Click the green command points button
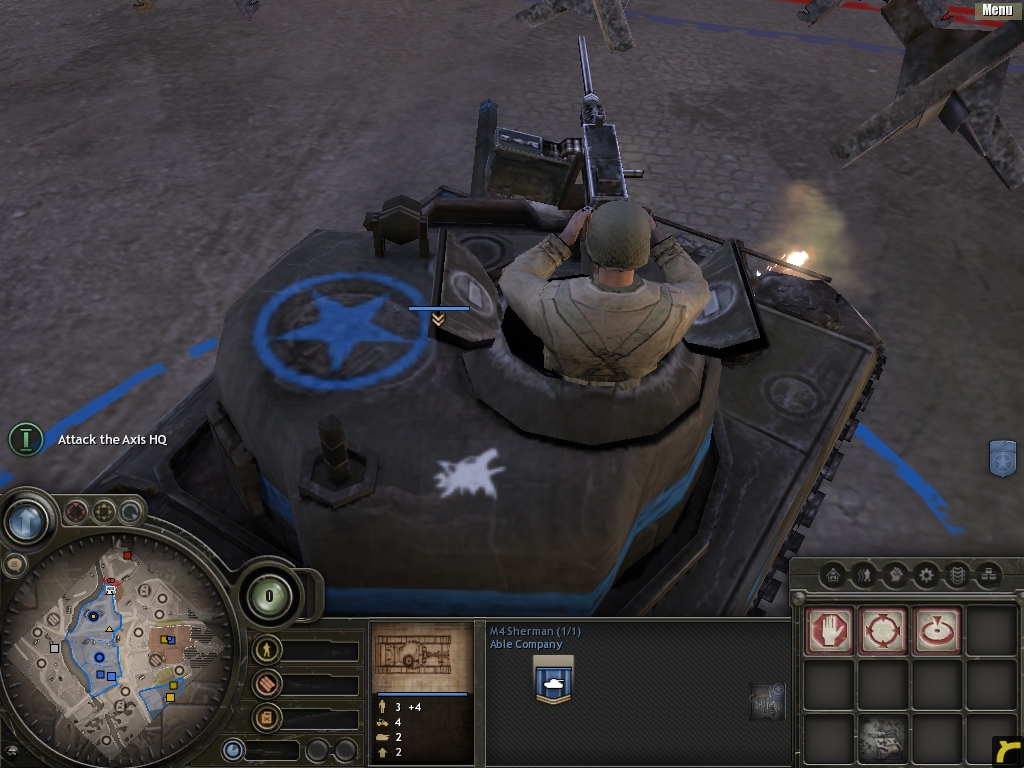The width and height of the screenshot is (1024, 768). 268,598
